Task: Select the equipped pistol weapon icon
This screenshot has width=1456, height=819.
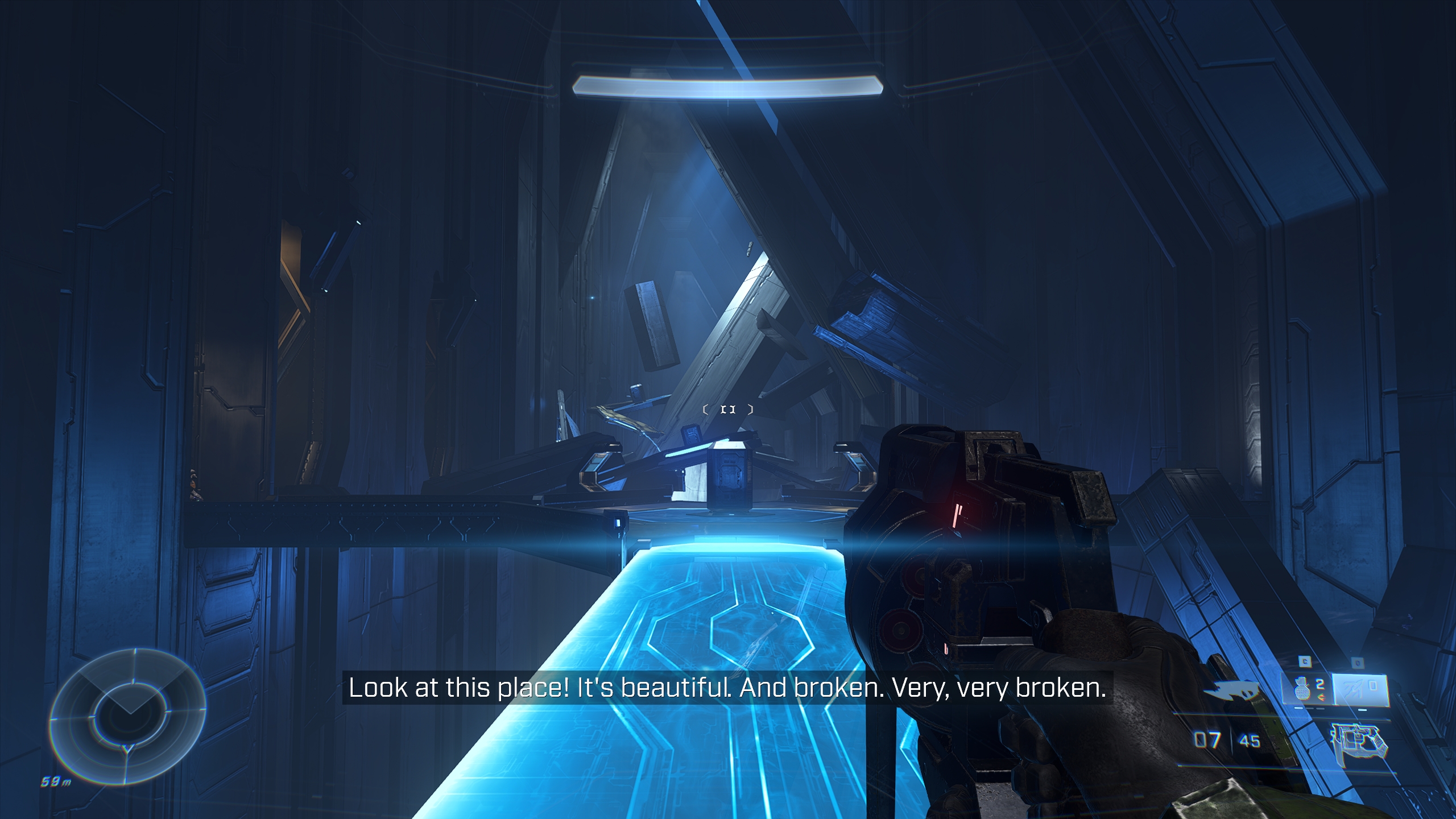Action: point(1358,742)
